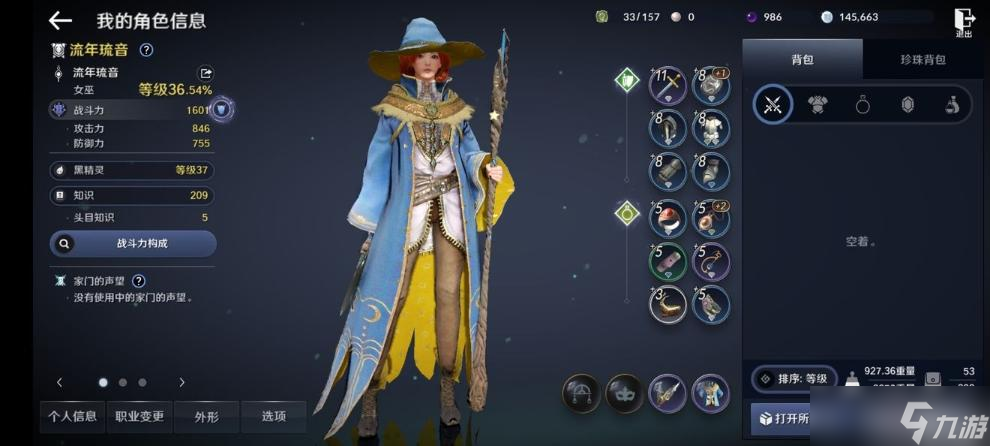The width and height of the screenshot is (990, 446).
Task: Exit via the 退出 door icon
Action: coord(963,21)
